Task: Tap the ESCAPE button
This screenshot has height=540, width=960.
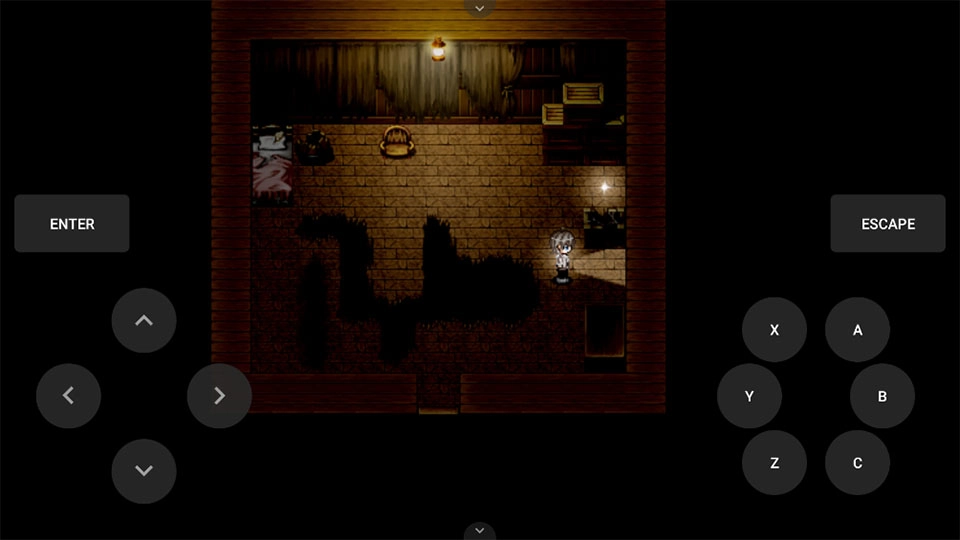Action: [887, 224]
